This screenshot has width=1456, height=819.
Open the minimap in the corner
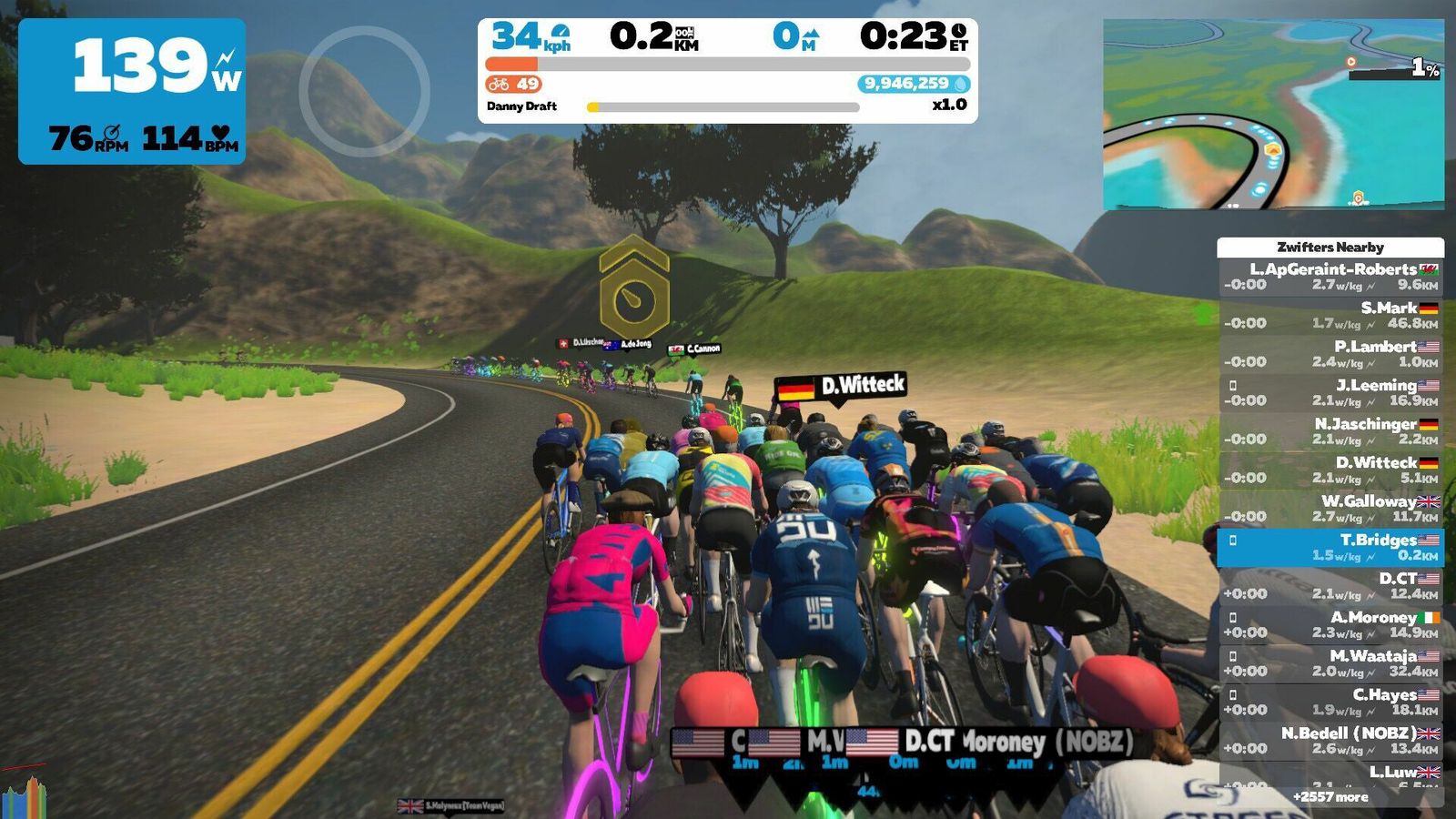(x=1272, y=115)
